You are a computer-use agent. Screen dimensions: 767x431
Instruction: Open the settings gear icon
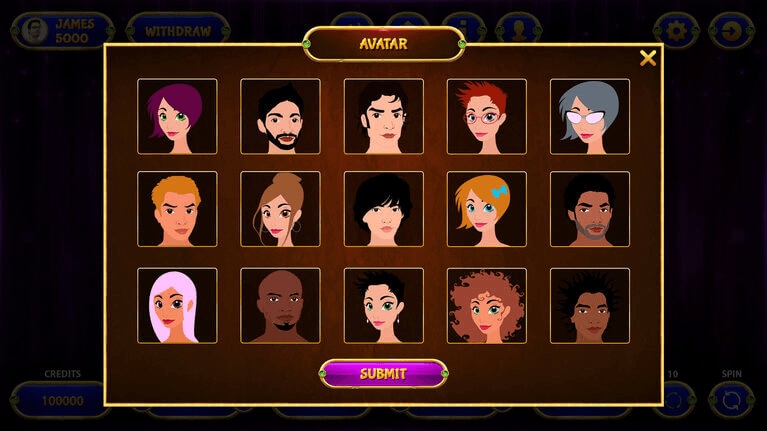coord(677,31)
